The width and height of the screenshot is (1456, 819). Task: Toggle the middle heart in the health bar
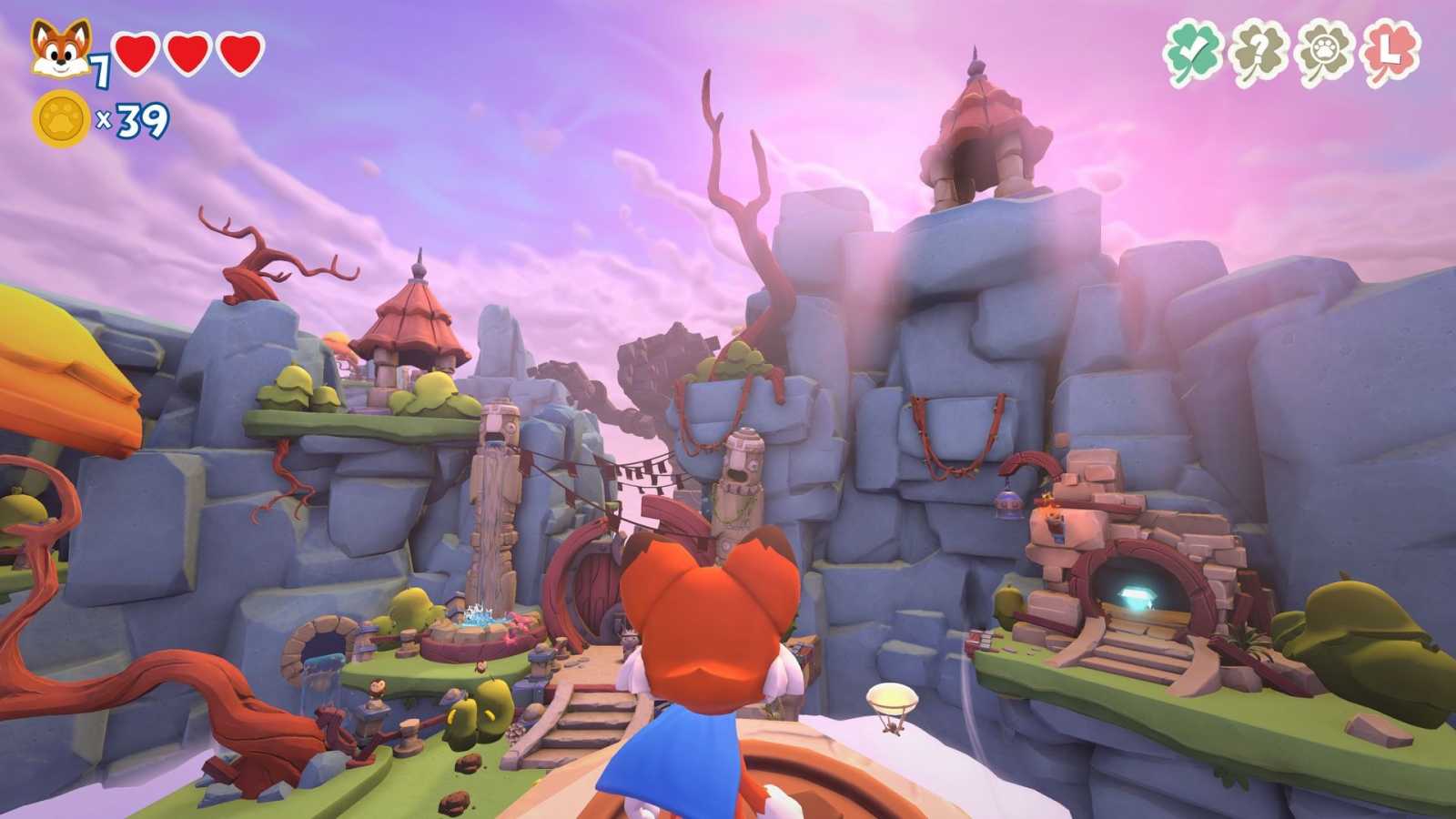[x=186, y=55]
